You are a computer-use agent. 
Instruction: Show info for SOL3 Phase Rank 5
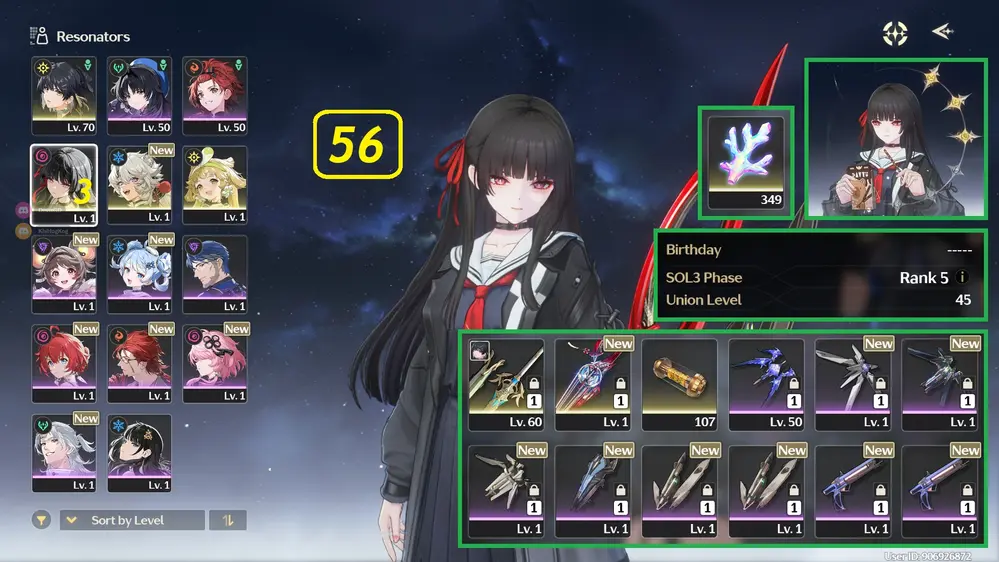tap(963, 278)
